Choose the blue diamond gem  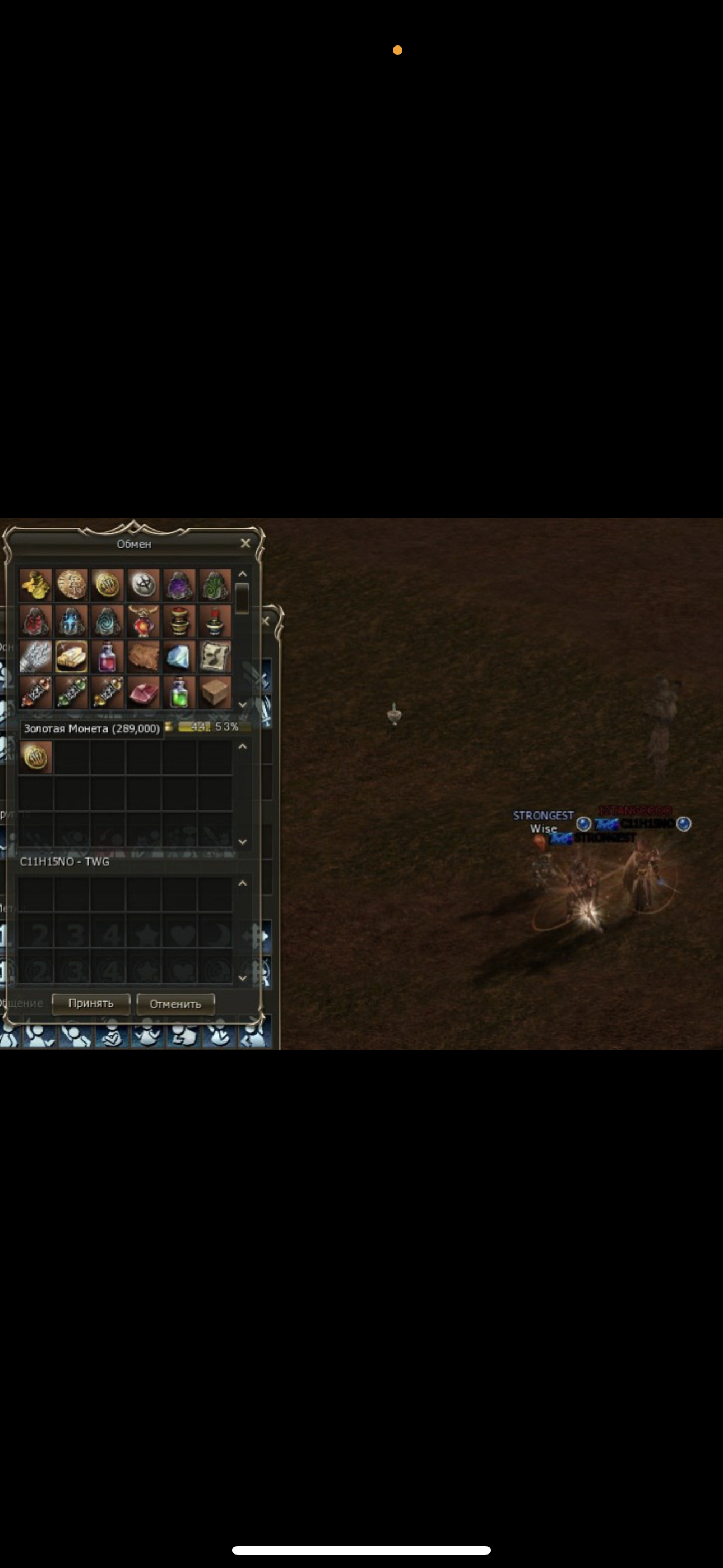tap(179, 657)
